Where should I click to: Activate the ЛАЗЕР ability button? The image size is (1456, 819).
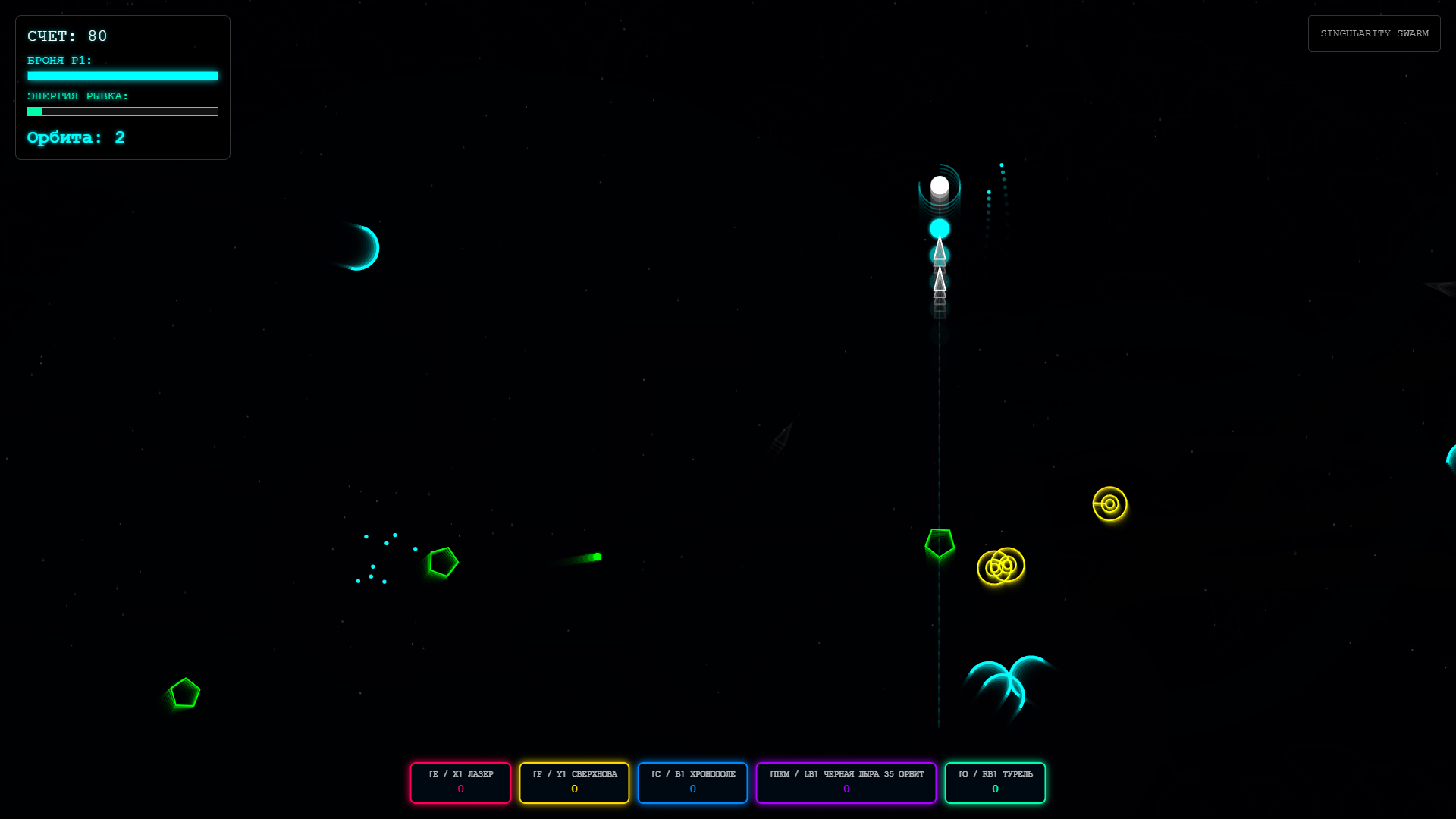[x=460, y=782]
